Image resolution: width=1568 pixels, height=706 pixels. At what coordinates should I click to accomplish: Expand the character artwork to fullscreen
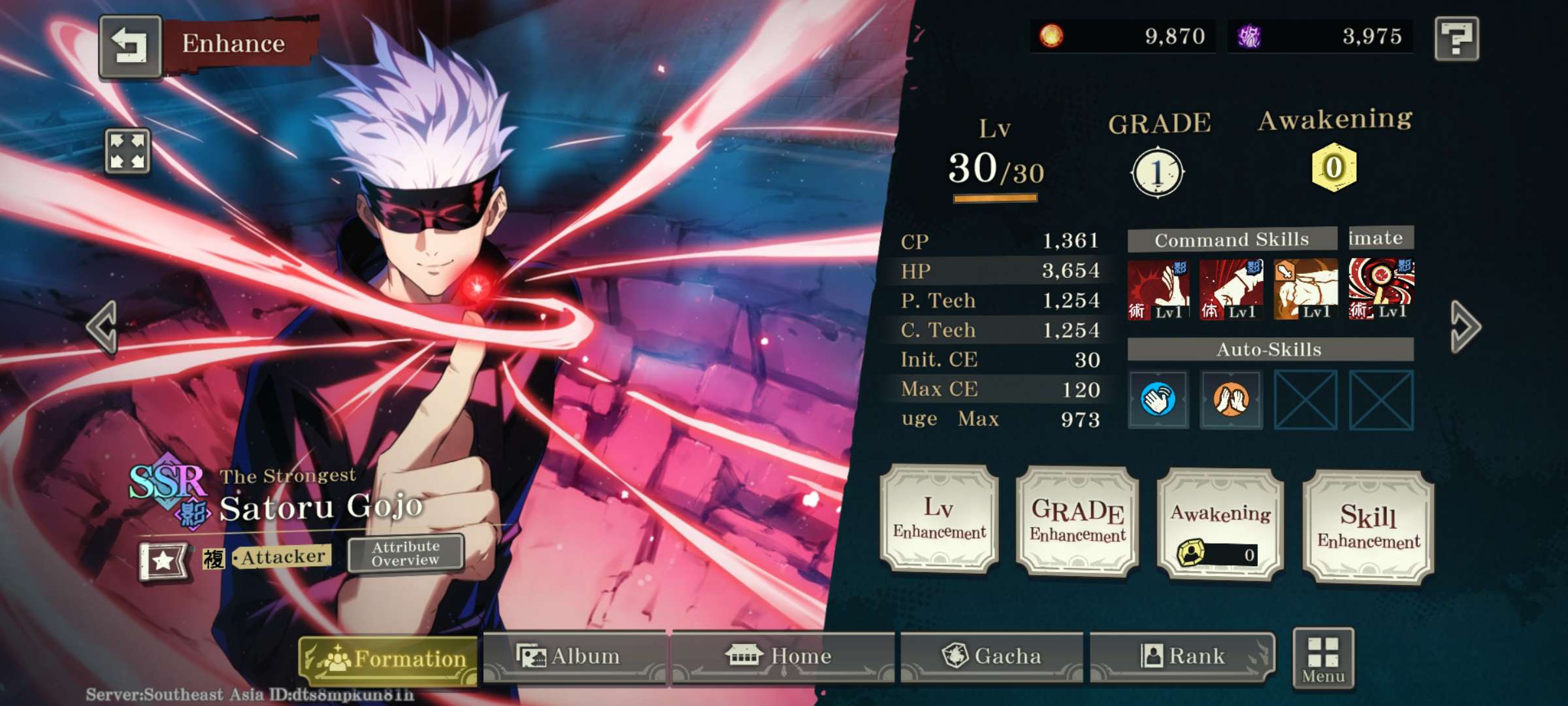point(127,152)
